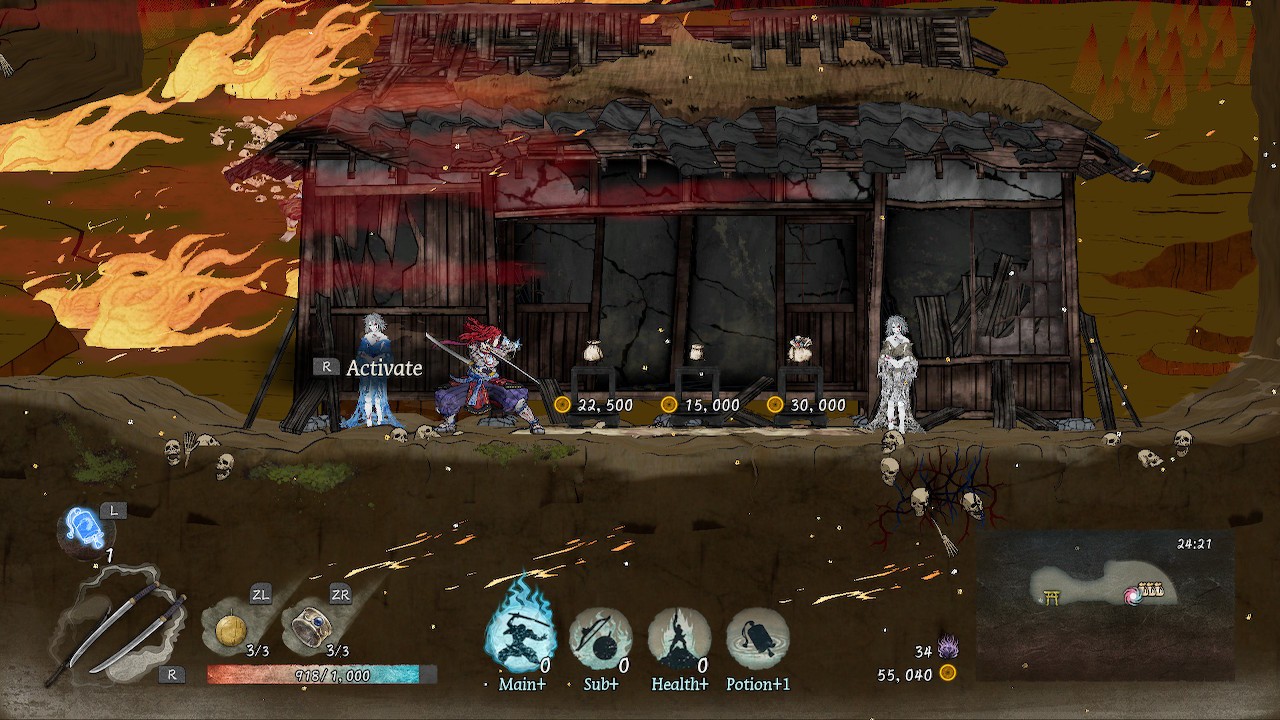The image size is (1280, 720).
Task: Select the Health+ upgrade icon
Action: [x=679, y=633]
